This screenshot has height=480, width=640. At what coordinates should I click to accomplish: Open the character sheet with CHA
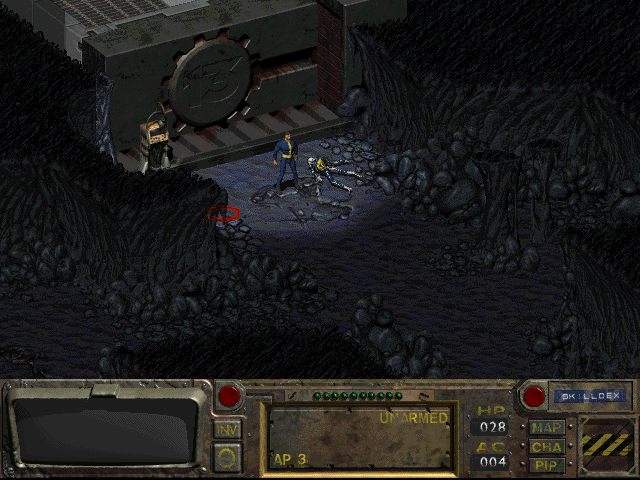[547, 446]
